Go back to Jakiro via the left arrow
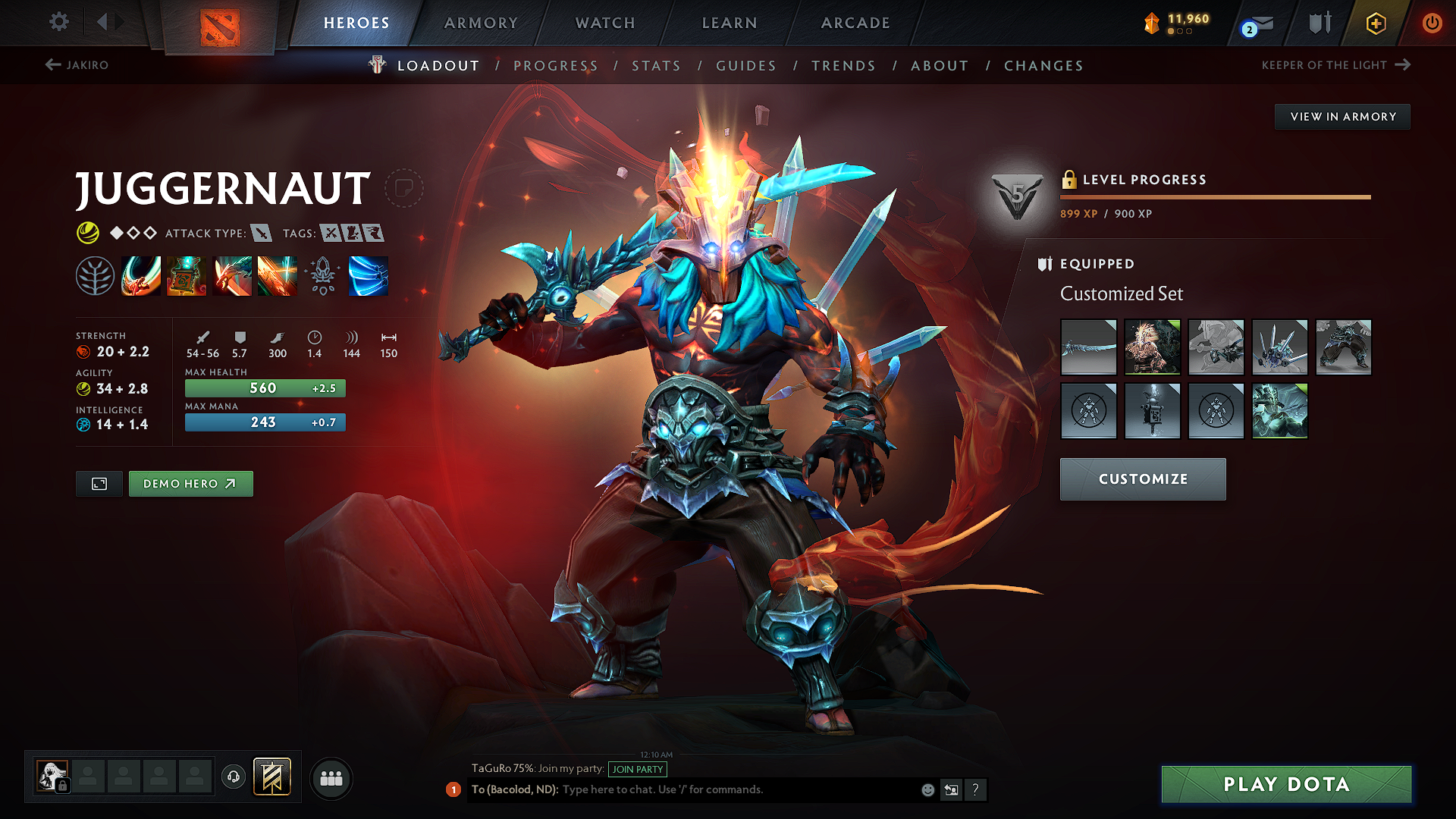 click(51, 64)
